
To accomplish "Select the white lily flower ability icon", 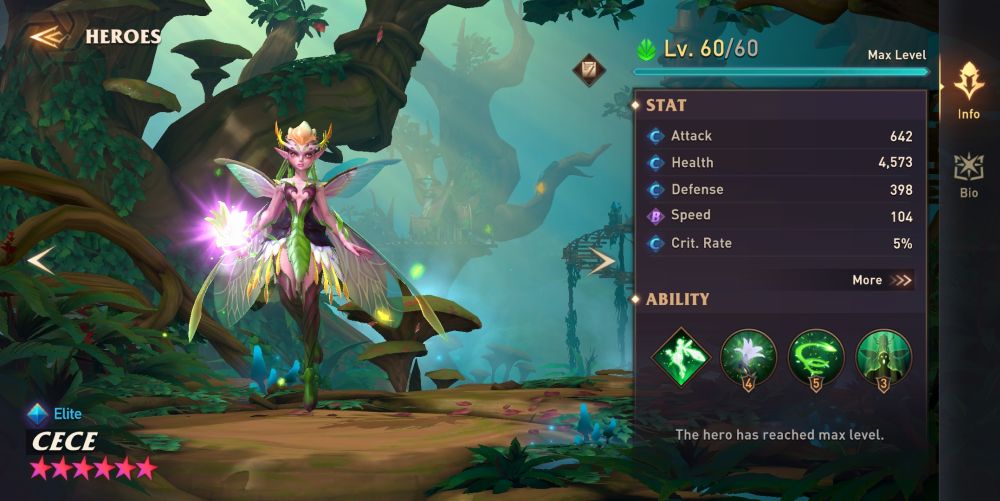I will click(x=748, y=357).
